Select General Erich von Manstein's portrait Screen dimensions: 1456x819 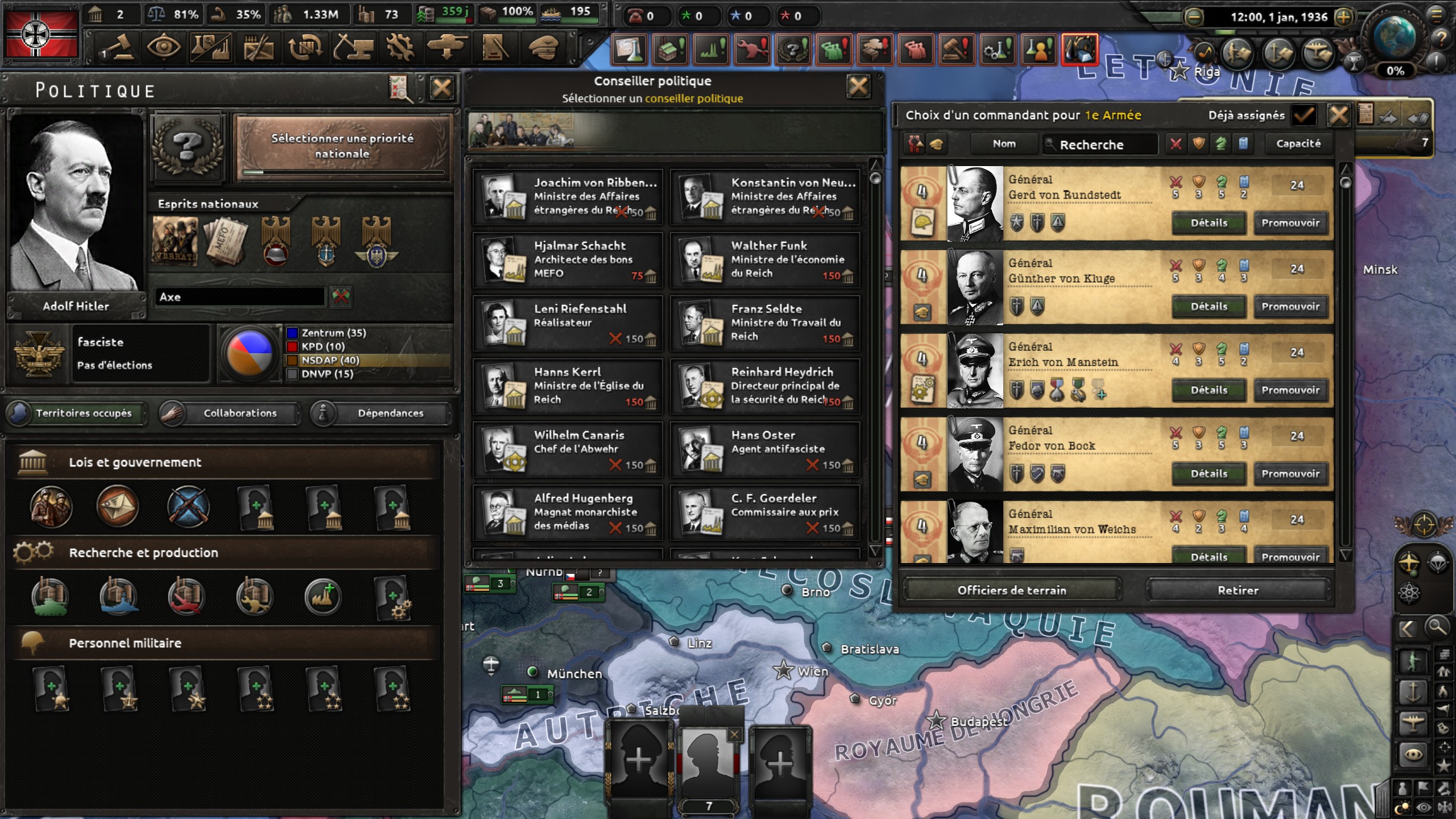(x=975, y=371)
